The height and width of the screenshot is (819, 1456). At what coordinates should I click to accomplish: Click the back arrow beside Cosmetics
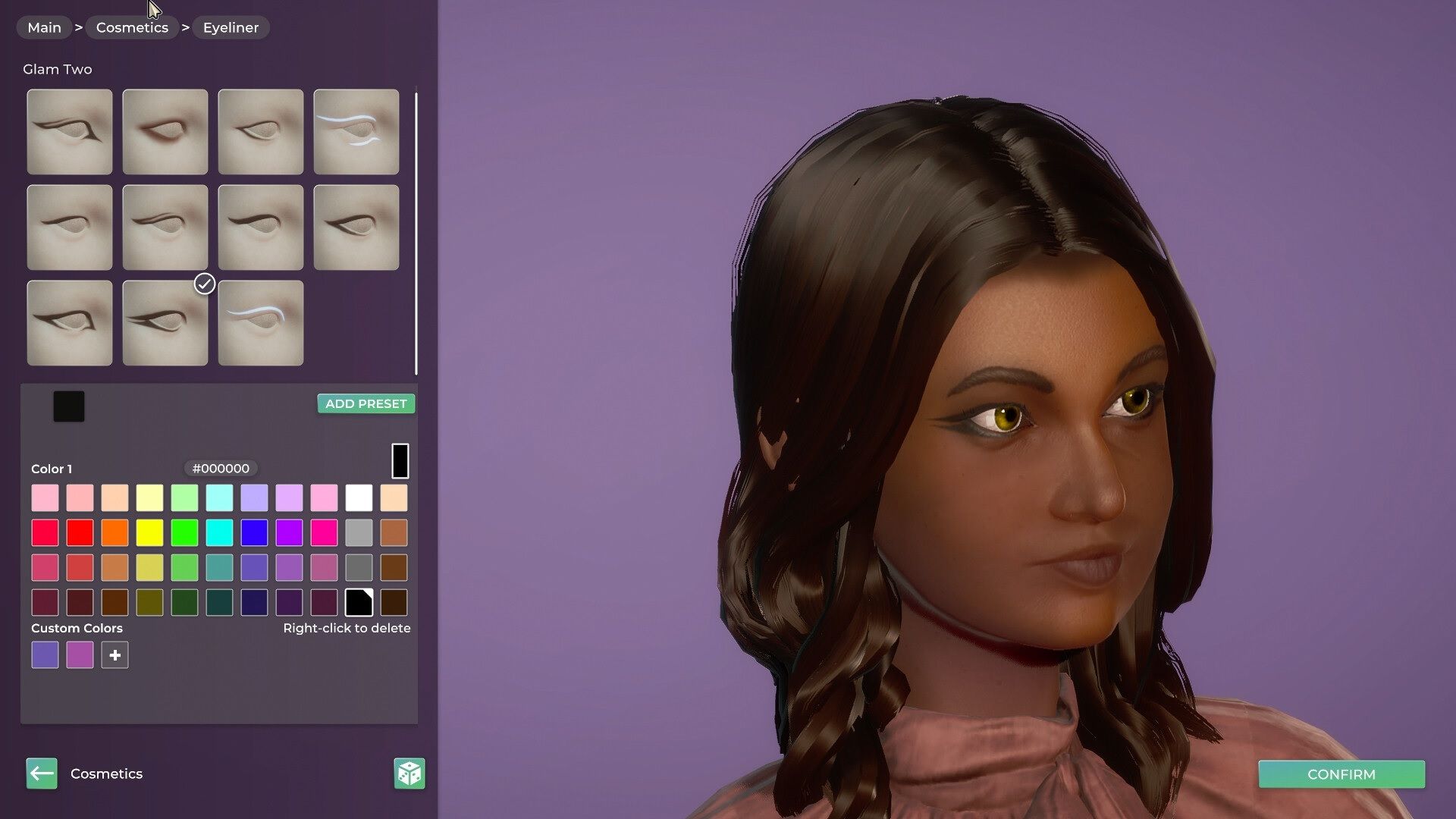(42, 773)
